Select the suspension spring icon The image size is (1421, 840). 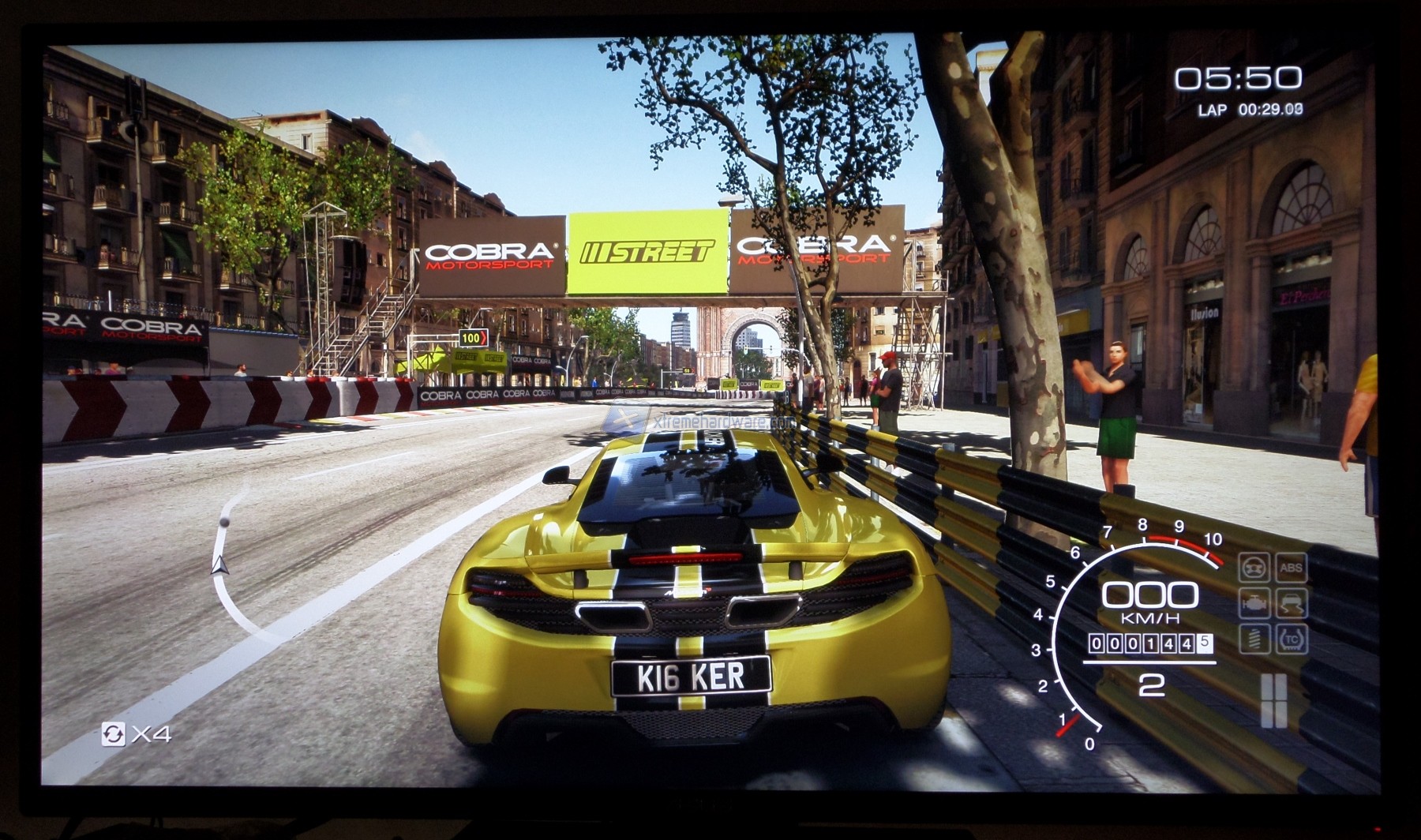(x=1254, y=639)
